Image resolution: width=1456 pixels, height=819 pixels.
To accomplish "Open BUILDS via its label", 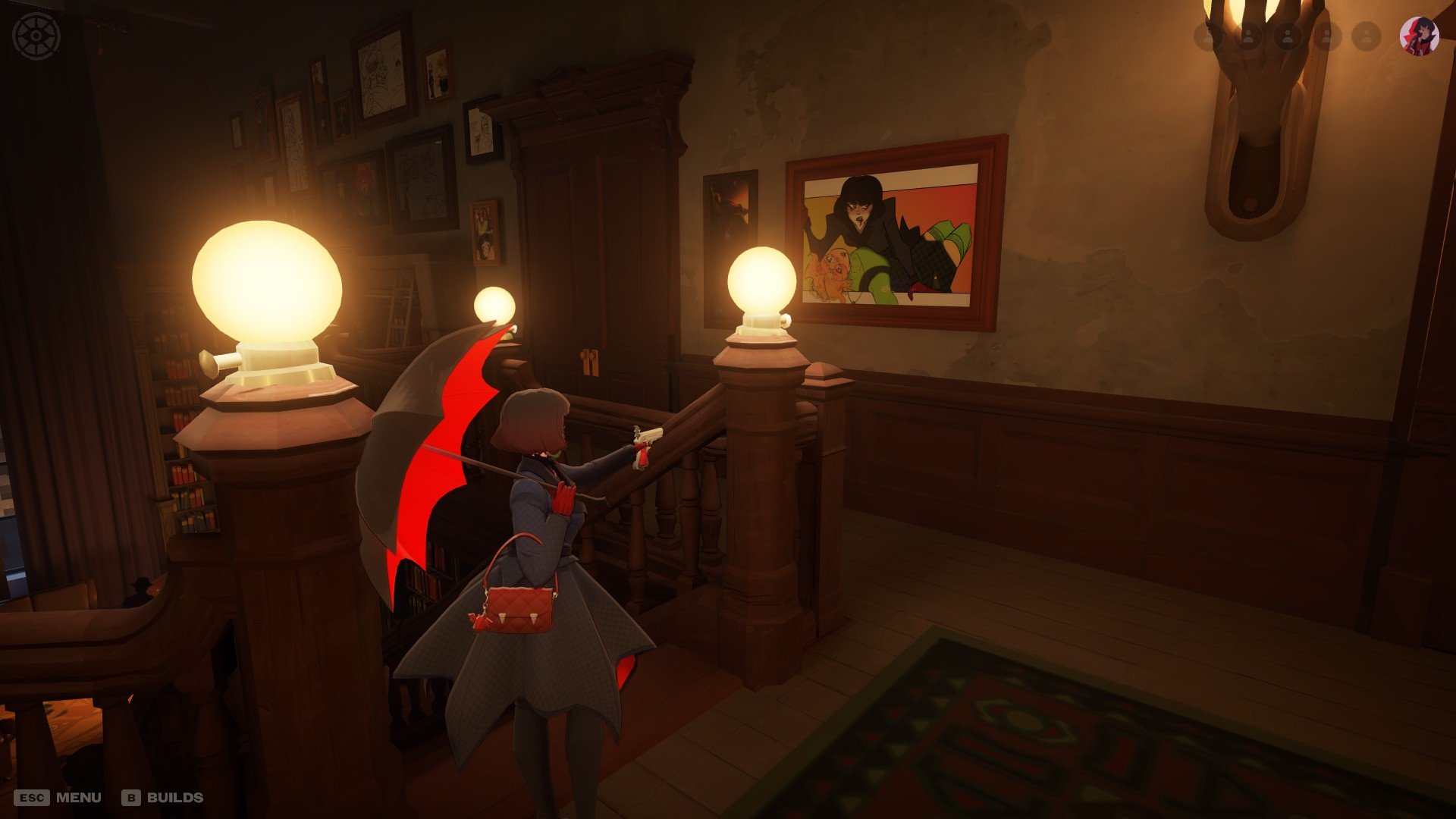I will (x=176, y=797).
